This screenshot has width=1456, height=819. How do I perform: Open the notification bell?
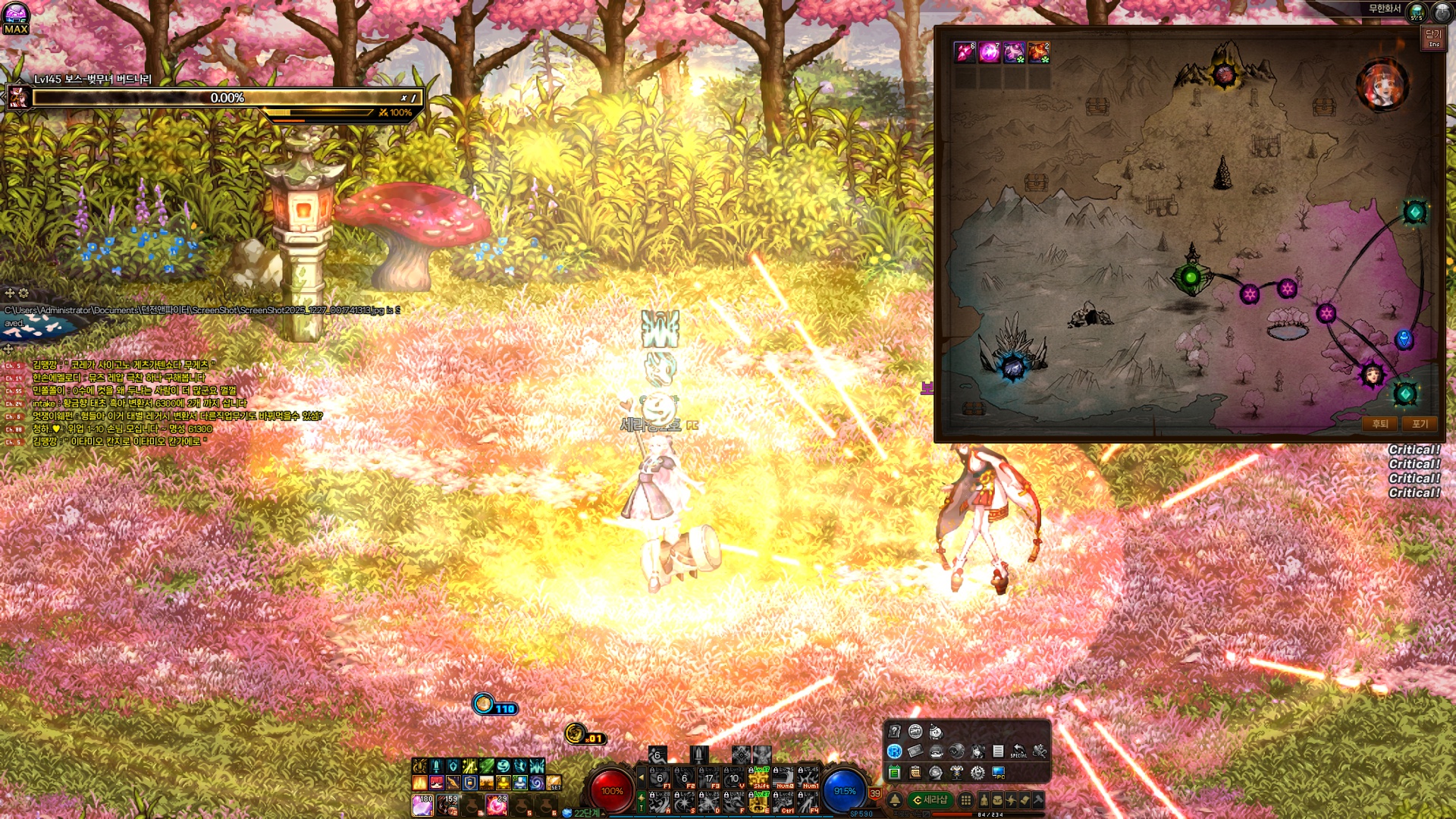coord(895,800)
